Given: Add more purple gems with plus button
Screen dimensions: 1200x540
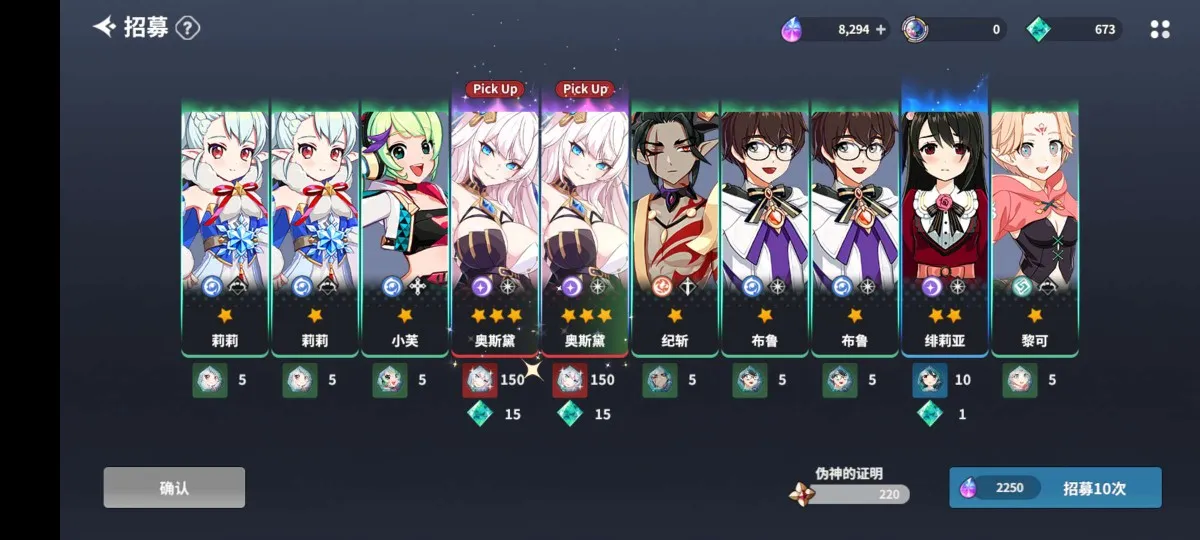Looking at the screenshot, I should [x=881, y=30].
